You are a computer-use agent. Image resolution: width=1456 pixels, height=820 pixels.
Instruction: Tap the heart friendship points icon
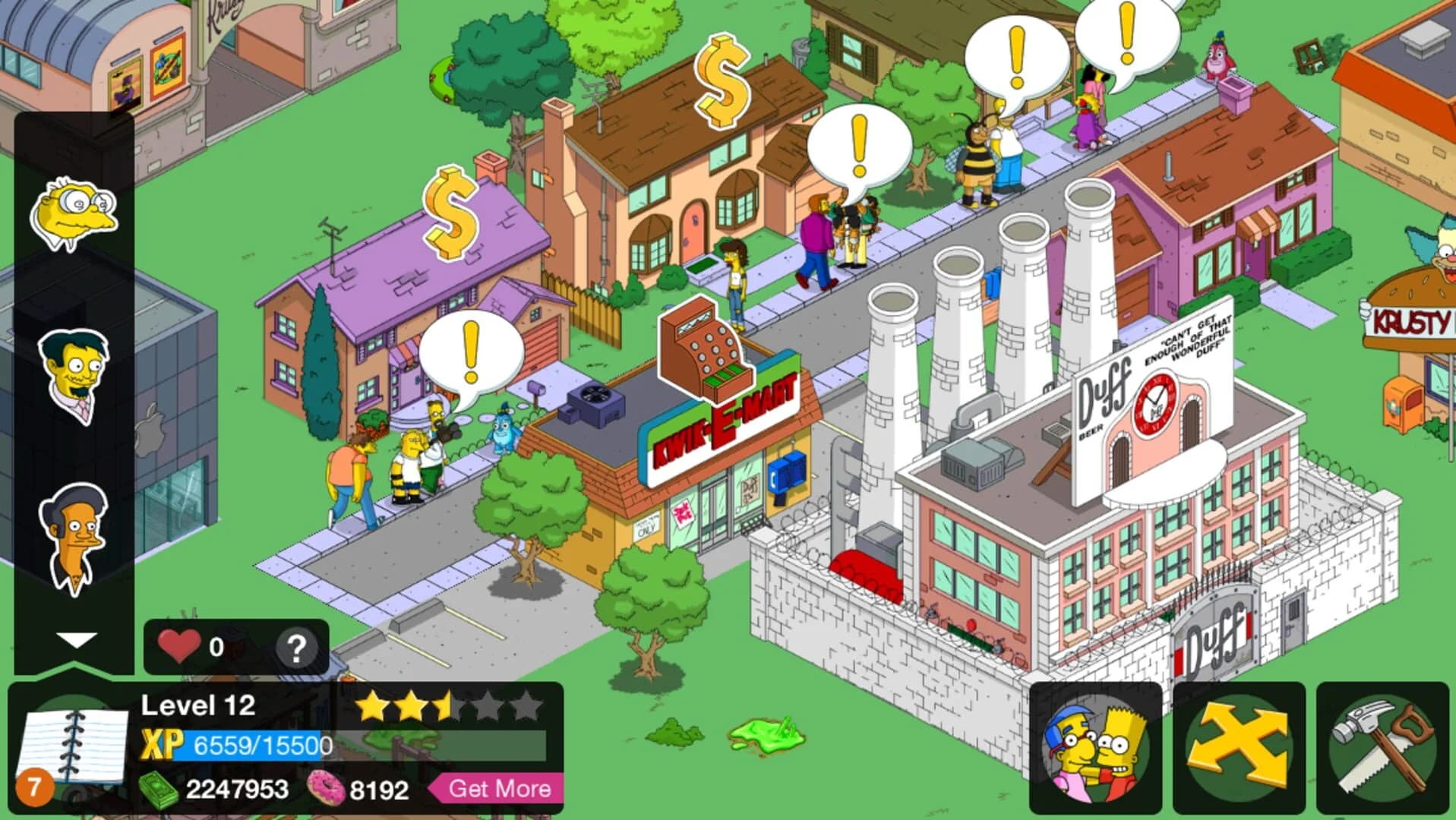[180, 647]
